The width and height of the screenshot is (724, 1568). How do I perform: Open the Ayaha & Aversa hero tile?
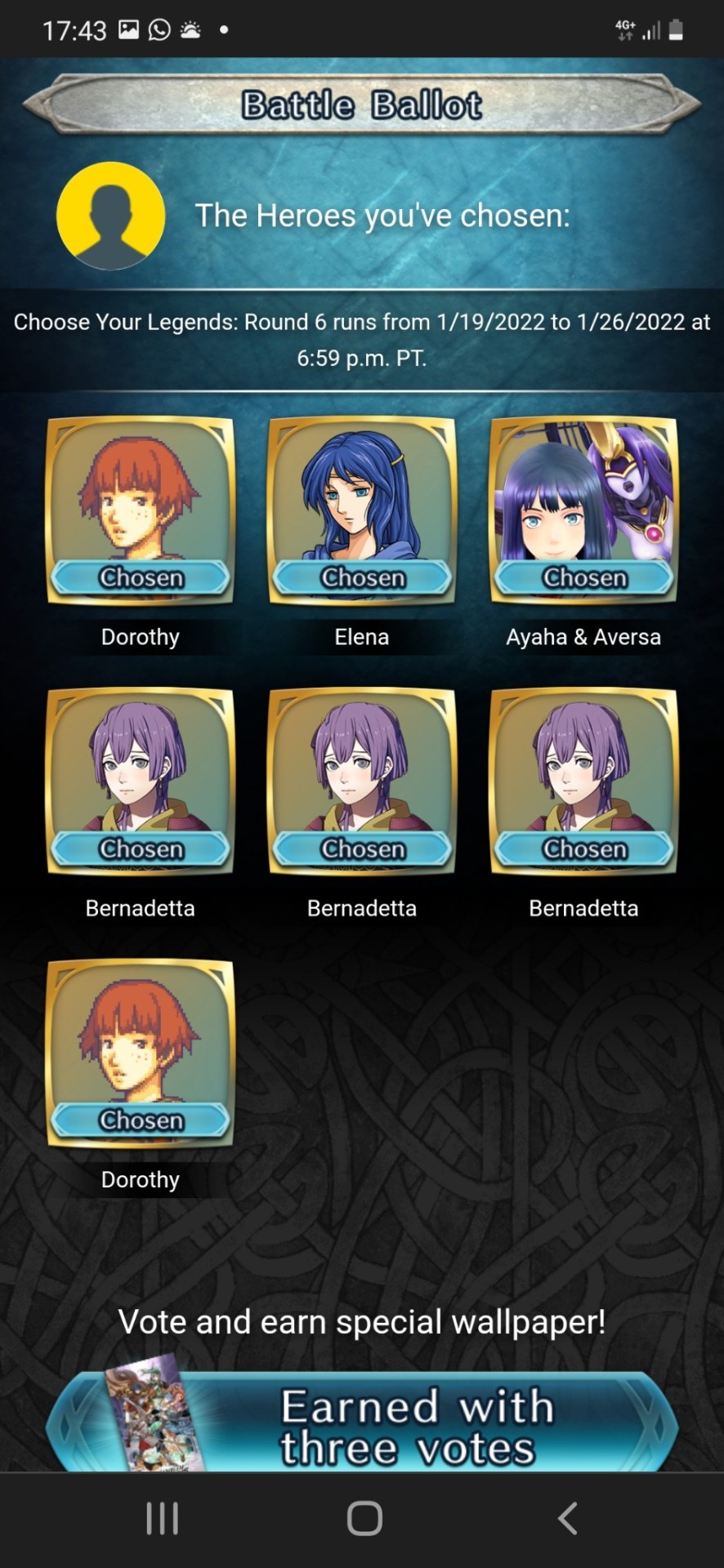pos(583,510)
